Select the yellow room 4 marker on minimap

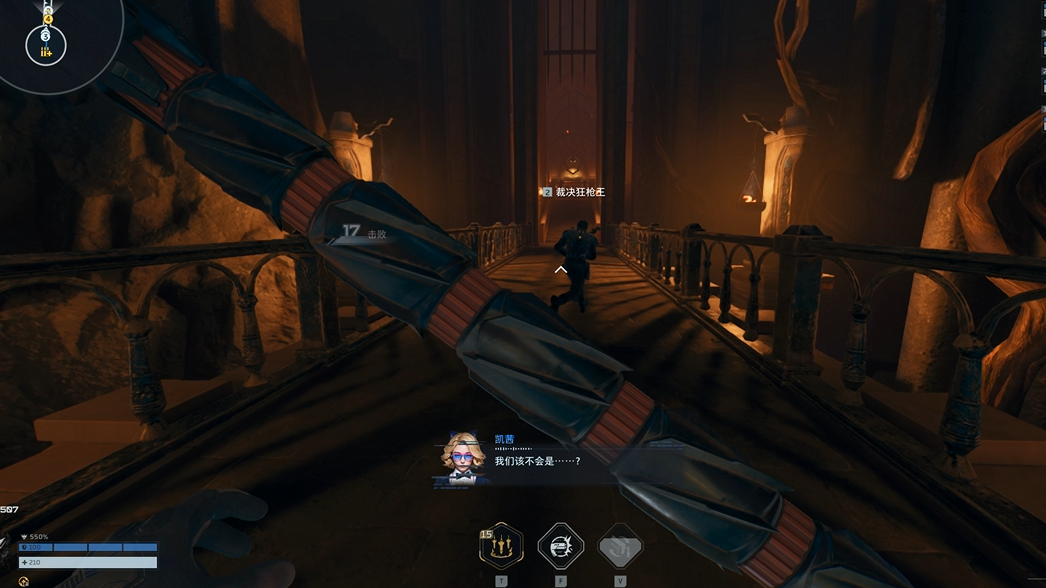point(47,19)
